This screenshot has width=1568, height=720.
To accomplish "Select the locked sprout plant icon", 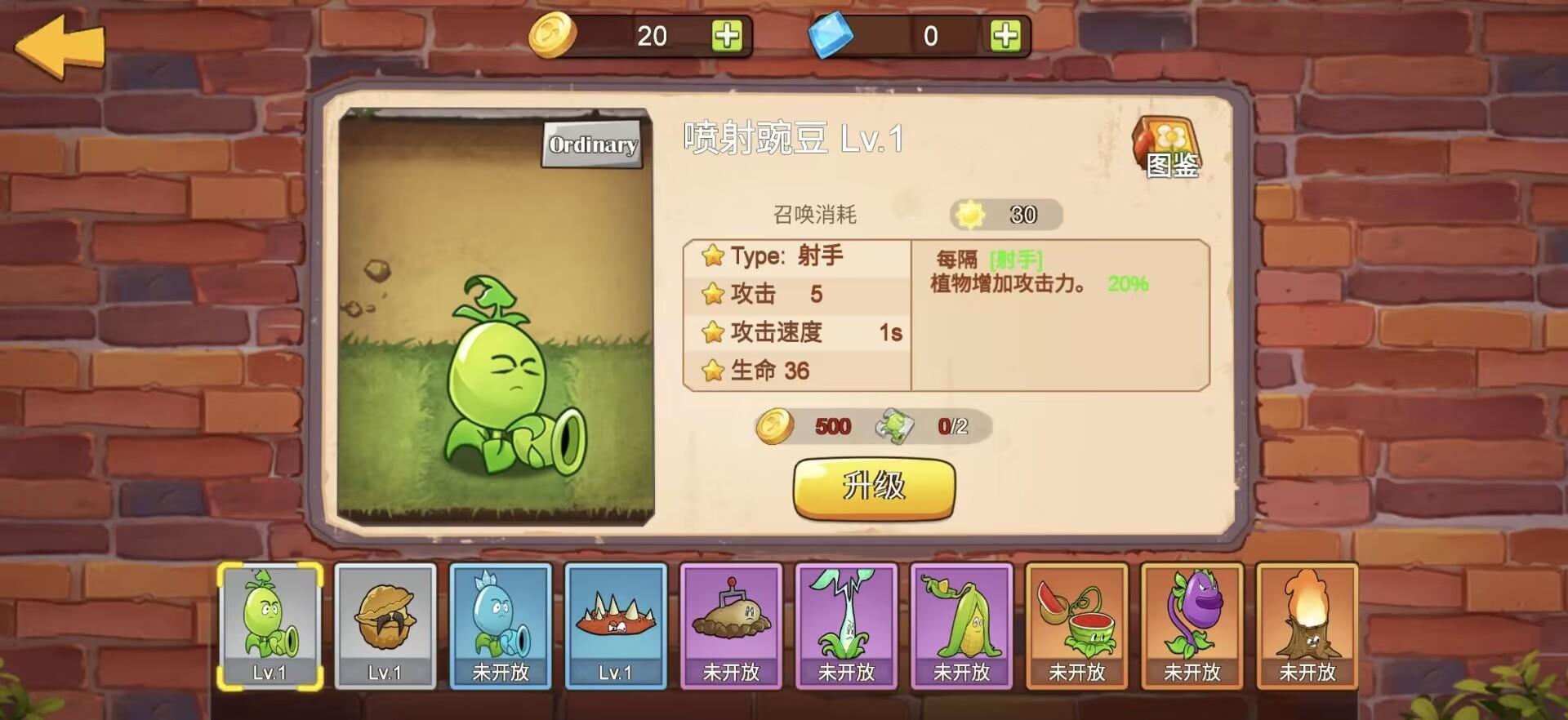I will coord(847,624).
